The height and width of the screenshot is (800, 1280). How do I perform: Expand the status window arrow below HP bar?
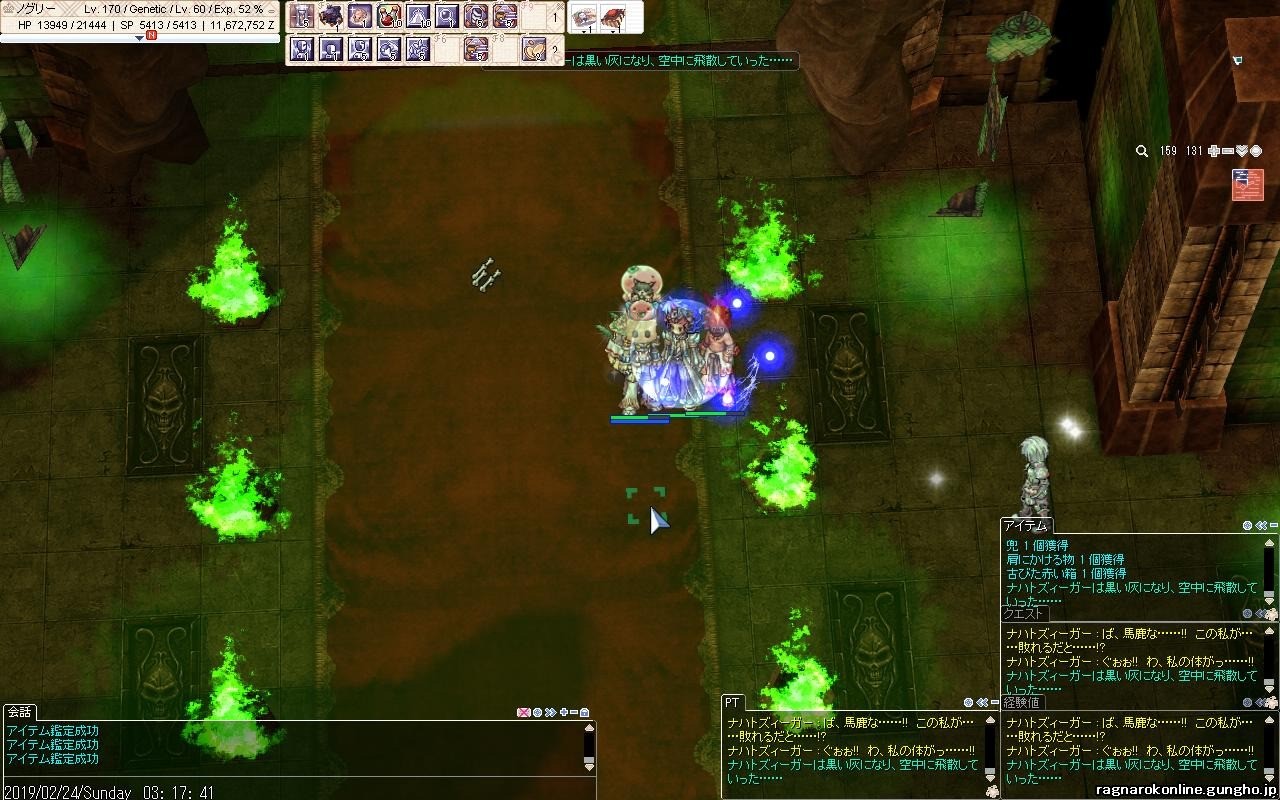[139, 38]
